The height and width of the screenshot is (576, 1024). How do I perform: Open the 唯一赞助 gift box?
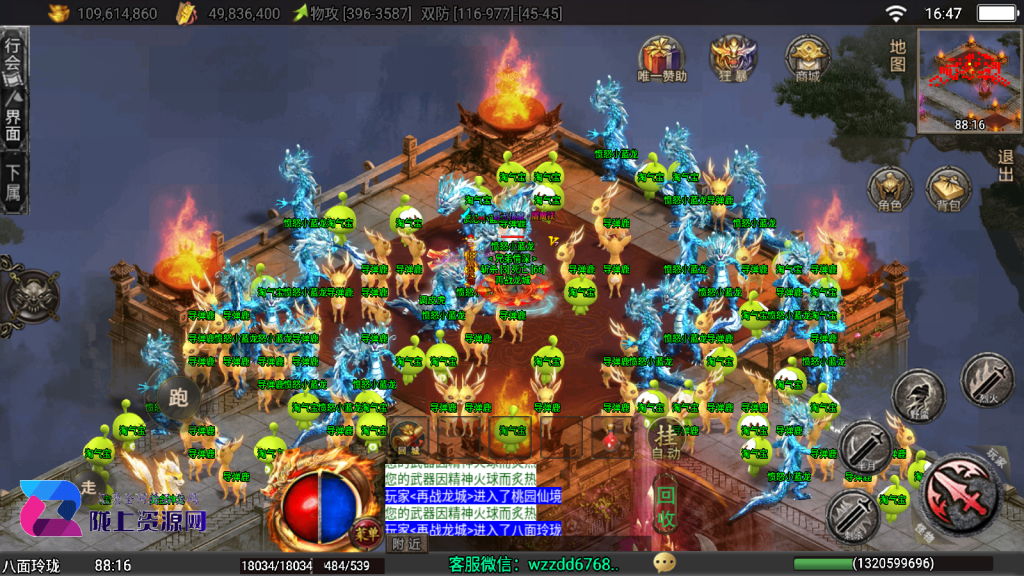pyautogui.click(x=661, y=58)
